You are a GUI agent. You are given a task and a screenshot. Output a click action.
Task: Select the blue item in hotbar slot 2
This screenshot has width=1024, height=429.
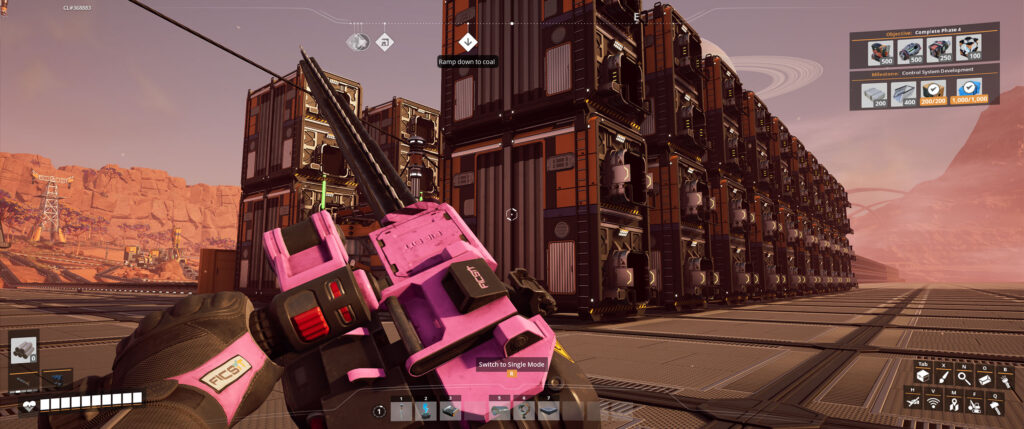[x=426, y=409]
